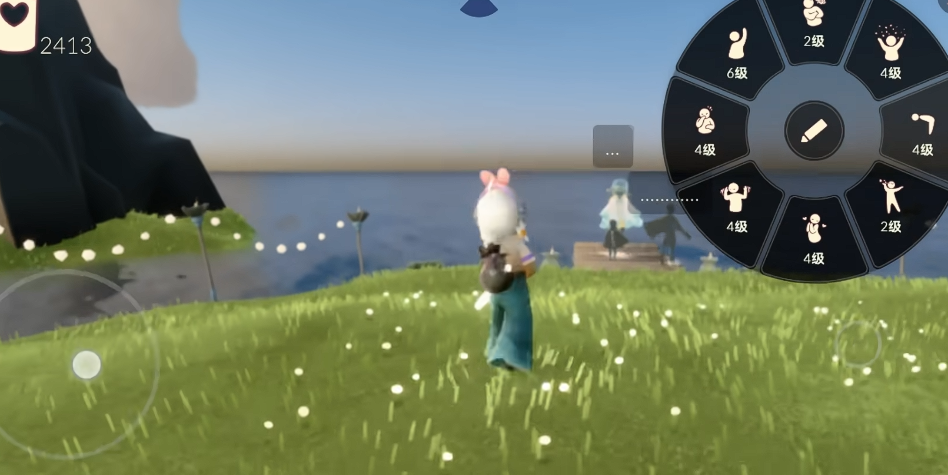Pick the giggling hands-on-face emote
The image size is (948, 475).
tap(705, 130)
